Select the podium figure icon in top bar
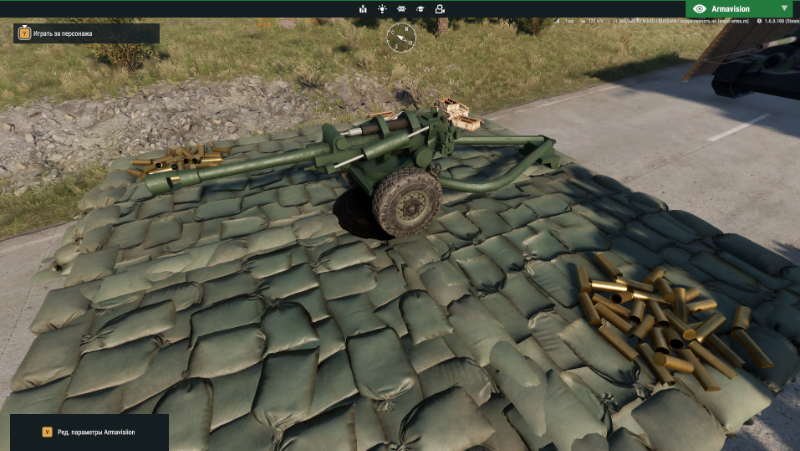The height and width of the screenshot is (451, 800). [362, 9]
